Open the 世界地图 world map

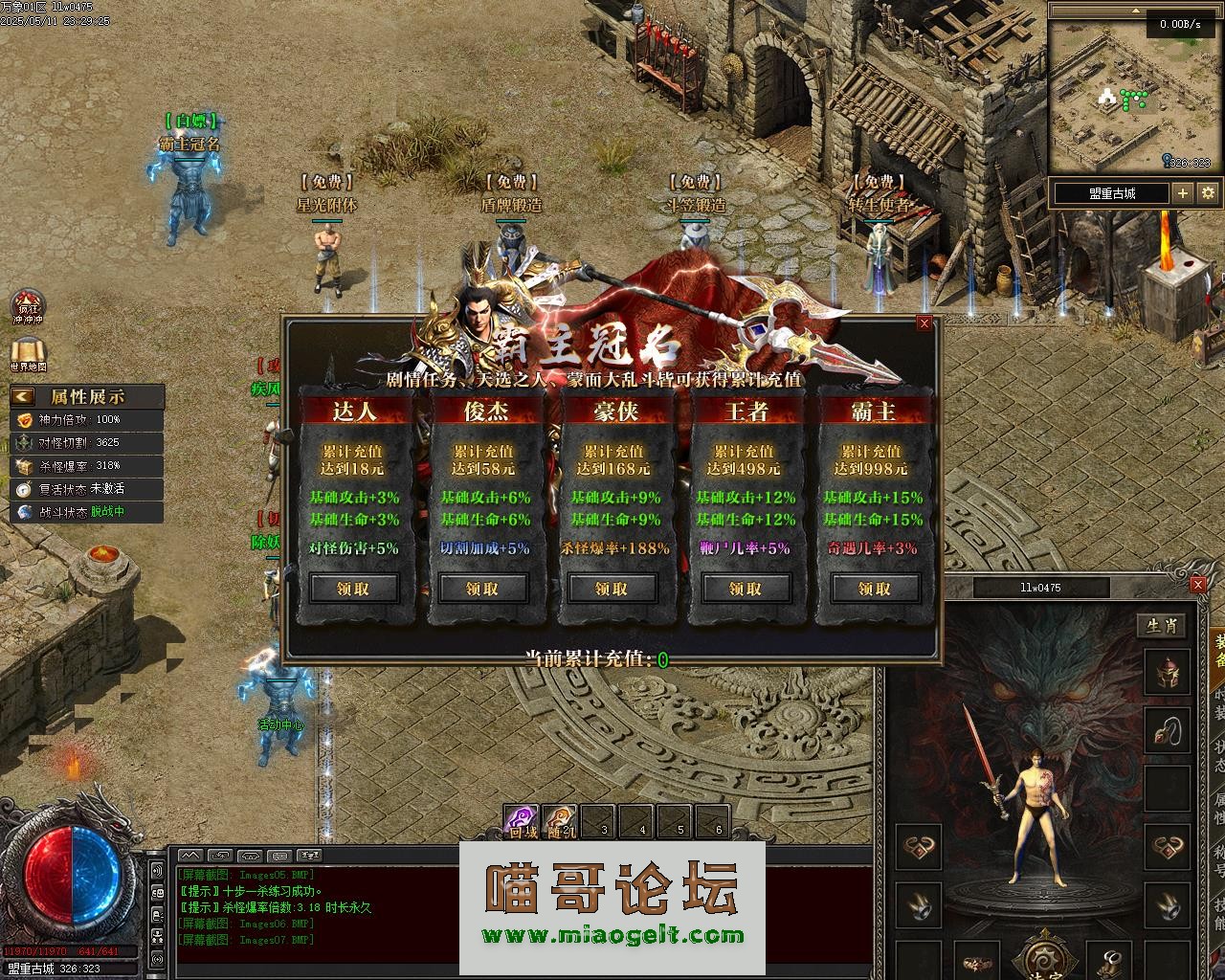coord(28,351)
